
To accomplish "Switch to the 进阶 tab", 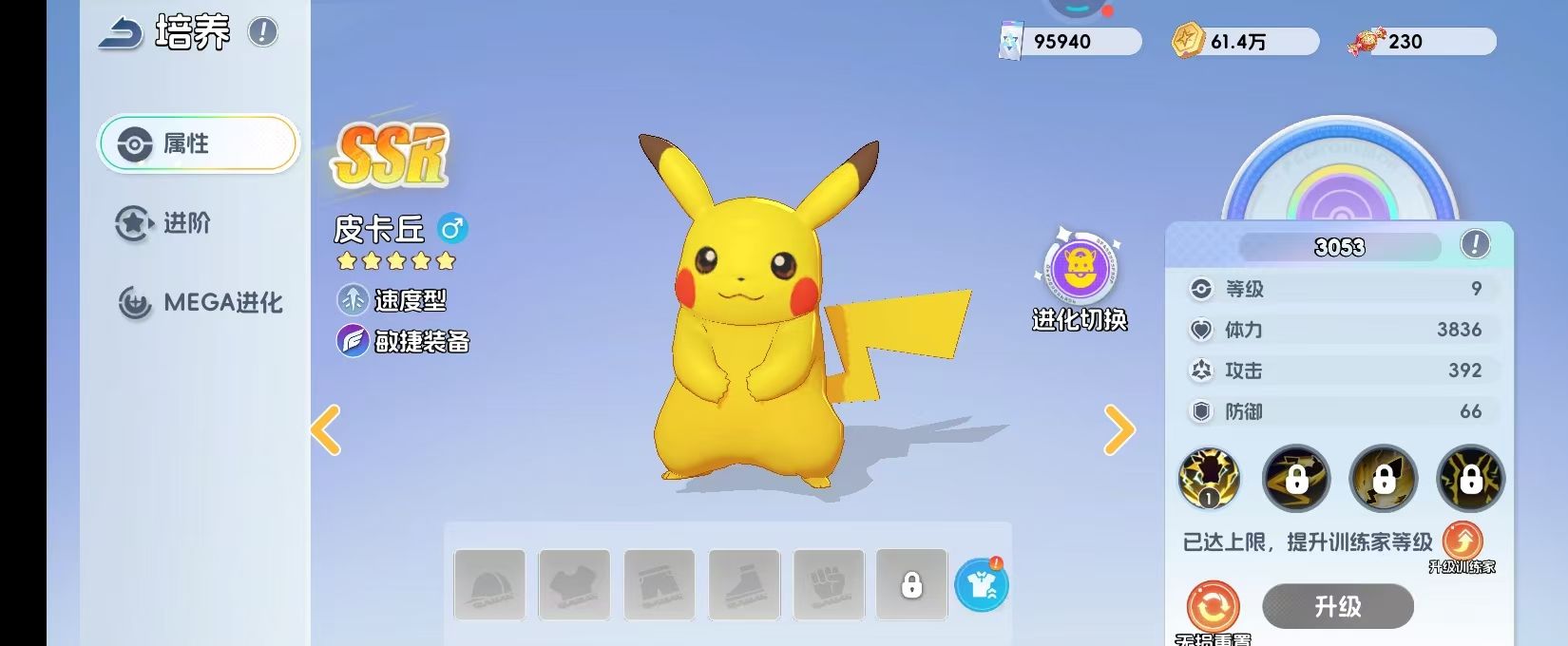I will pos(163,223).
